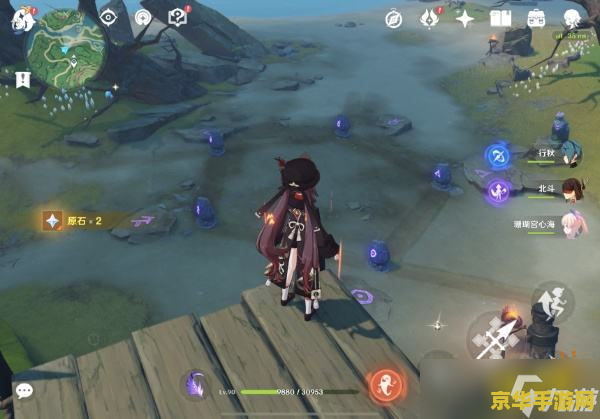Open the quest book icon with question mark
The image size is (600, 419).
click(x=178, y=17)
